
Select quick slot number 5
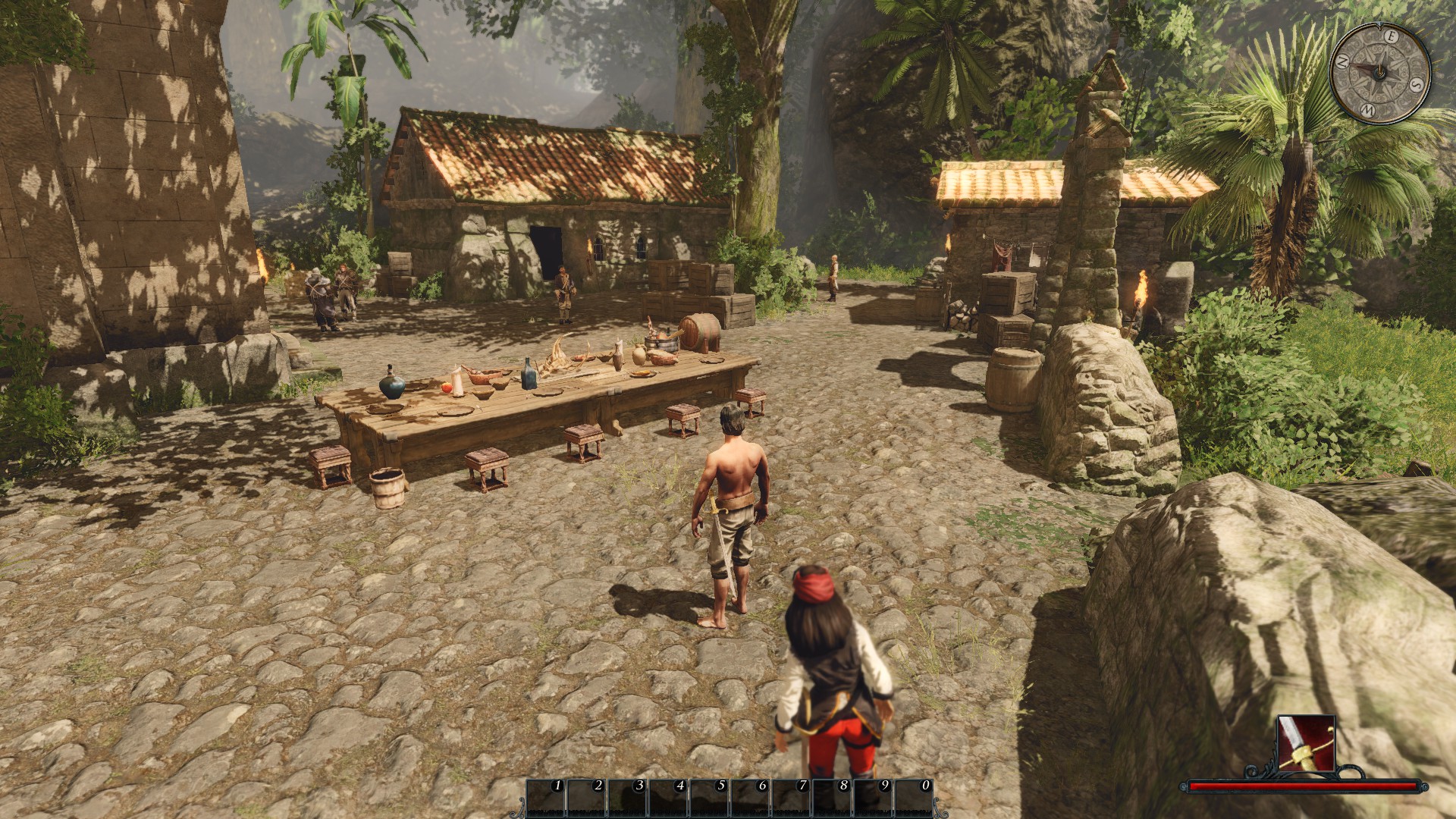point(710,797)
